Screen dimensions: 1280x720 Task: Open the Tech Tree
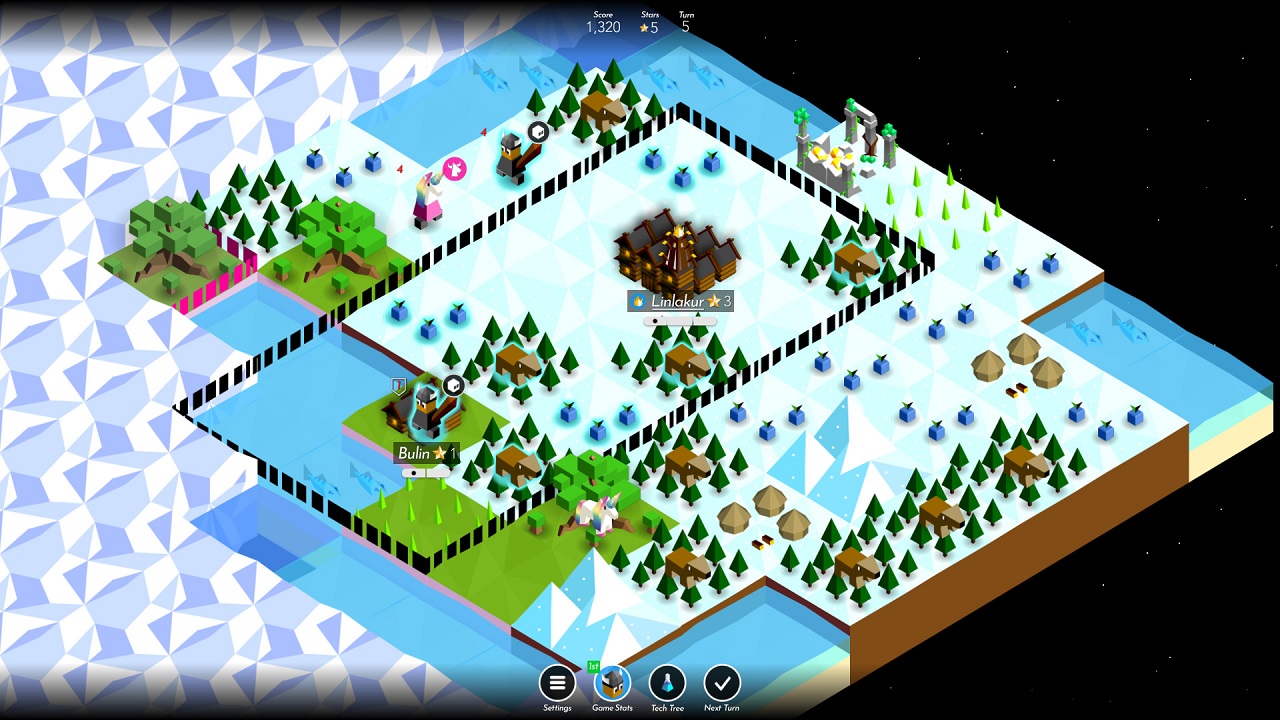[666, 685]
